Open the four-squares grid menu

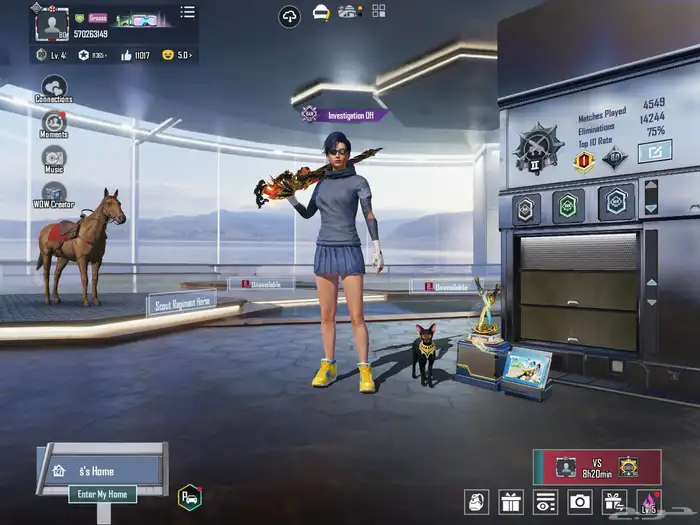pos(379,12)
